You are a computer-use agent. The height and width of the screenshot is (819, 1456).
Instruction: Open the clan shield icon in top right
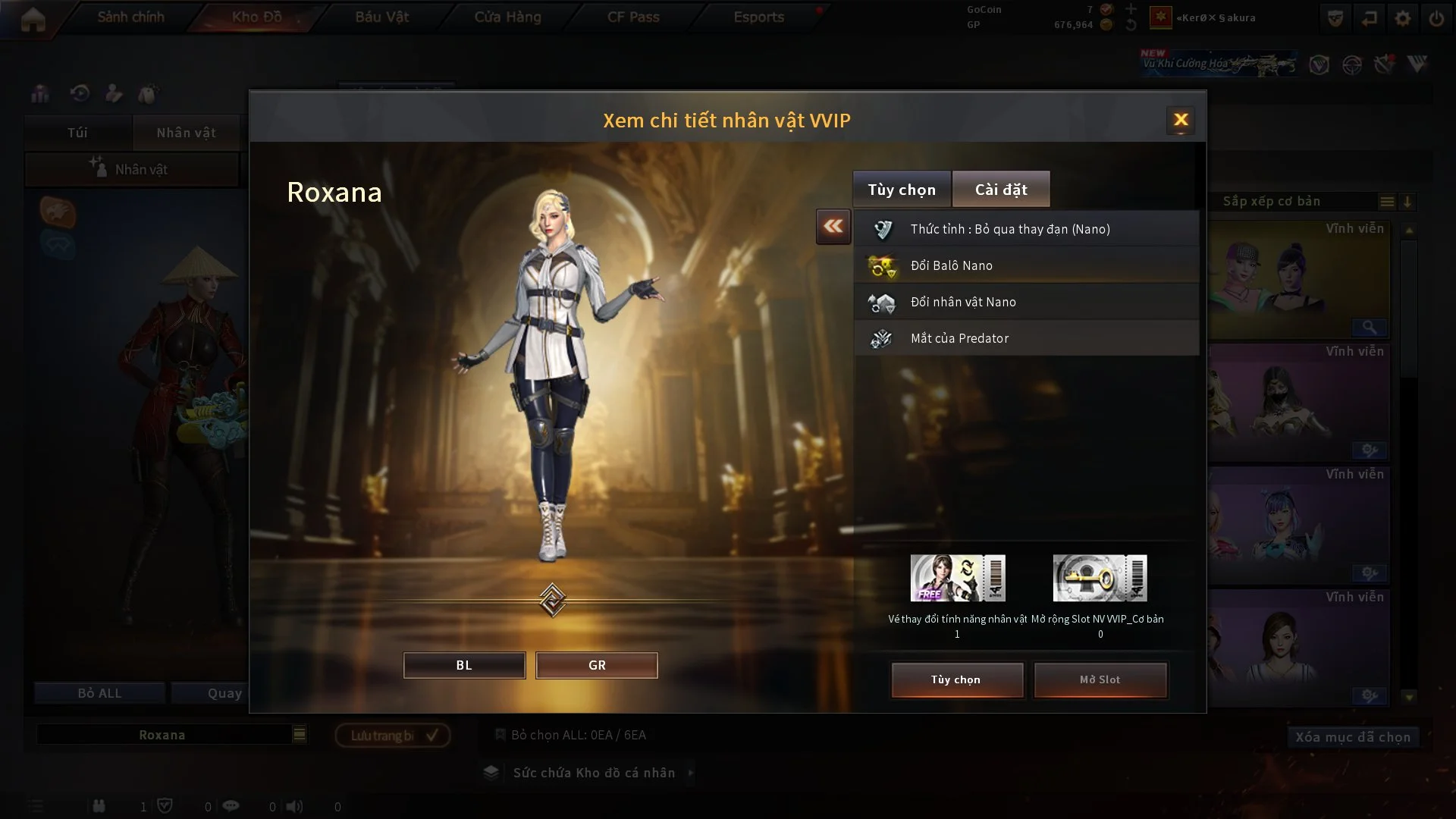coord(1335,17)
